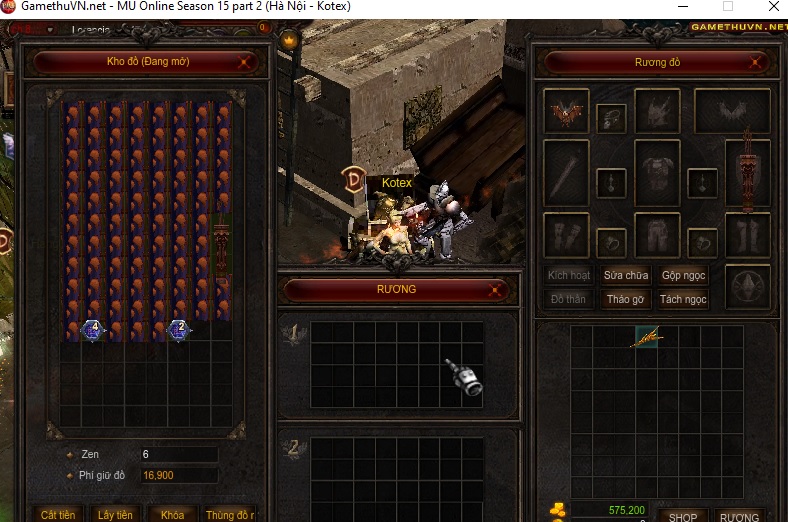Click the Lấy tiền withdraw button
The width and height of the screenshot is (788, 522).
(115, 515)
